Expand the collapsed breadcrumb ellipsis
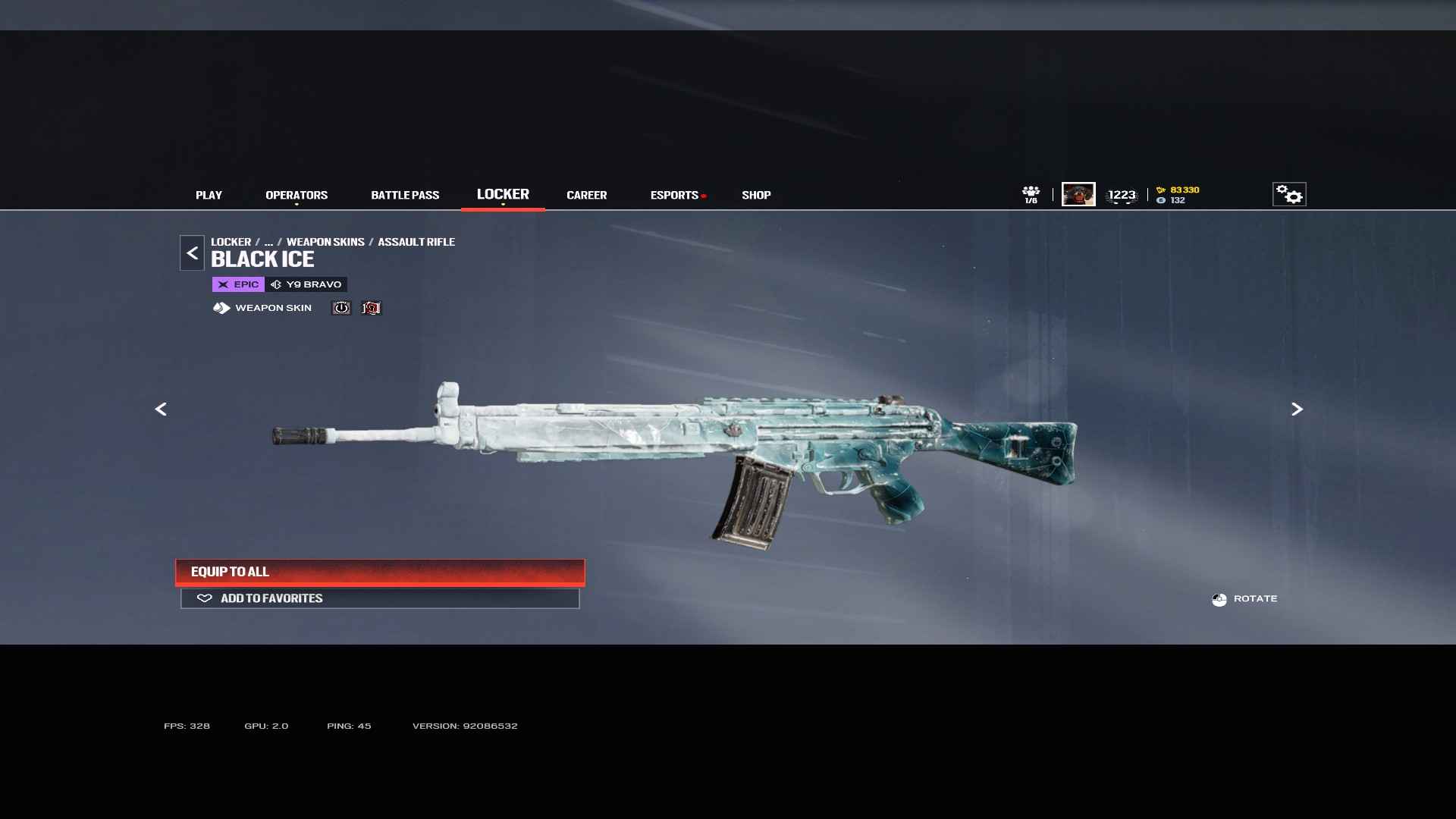 tap(268, 242)
